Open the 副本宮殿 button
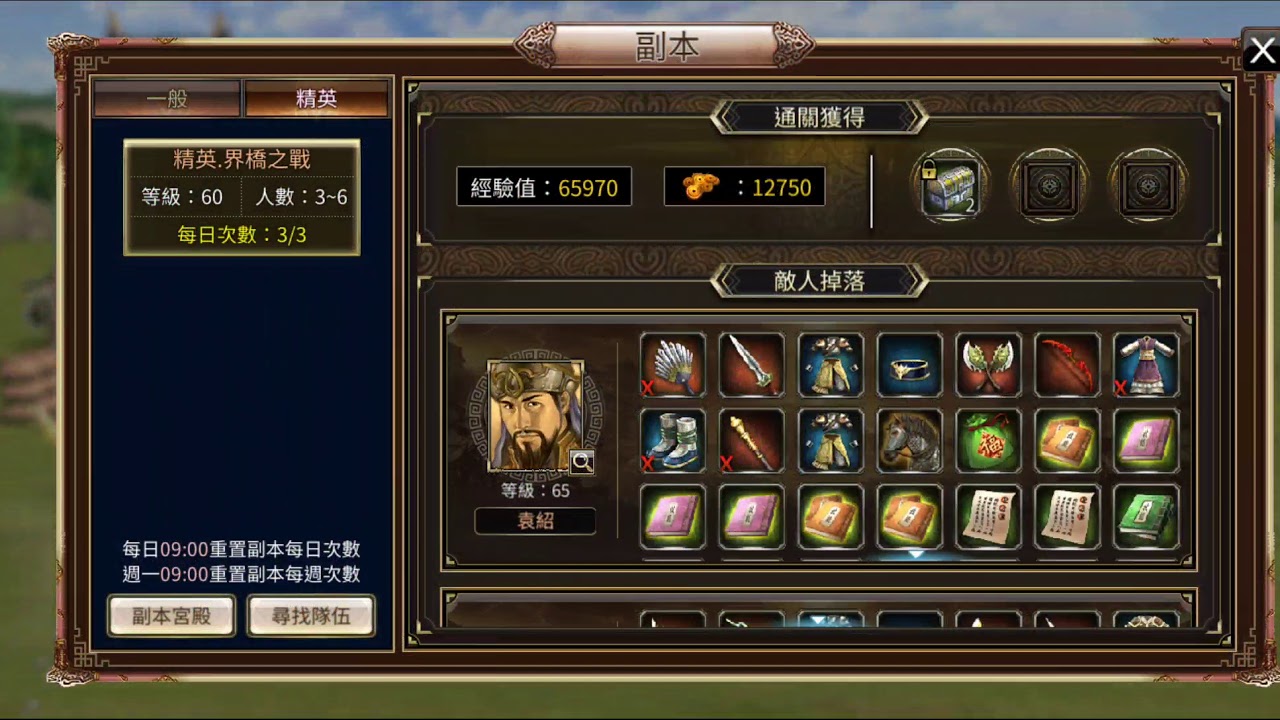This screenshot has width=1280, height=720. (x=171, y=616)
